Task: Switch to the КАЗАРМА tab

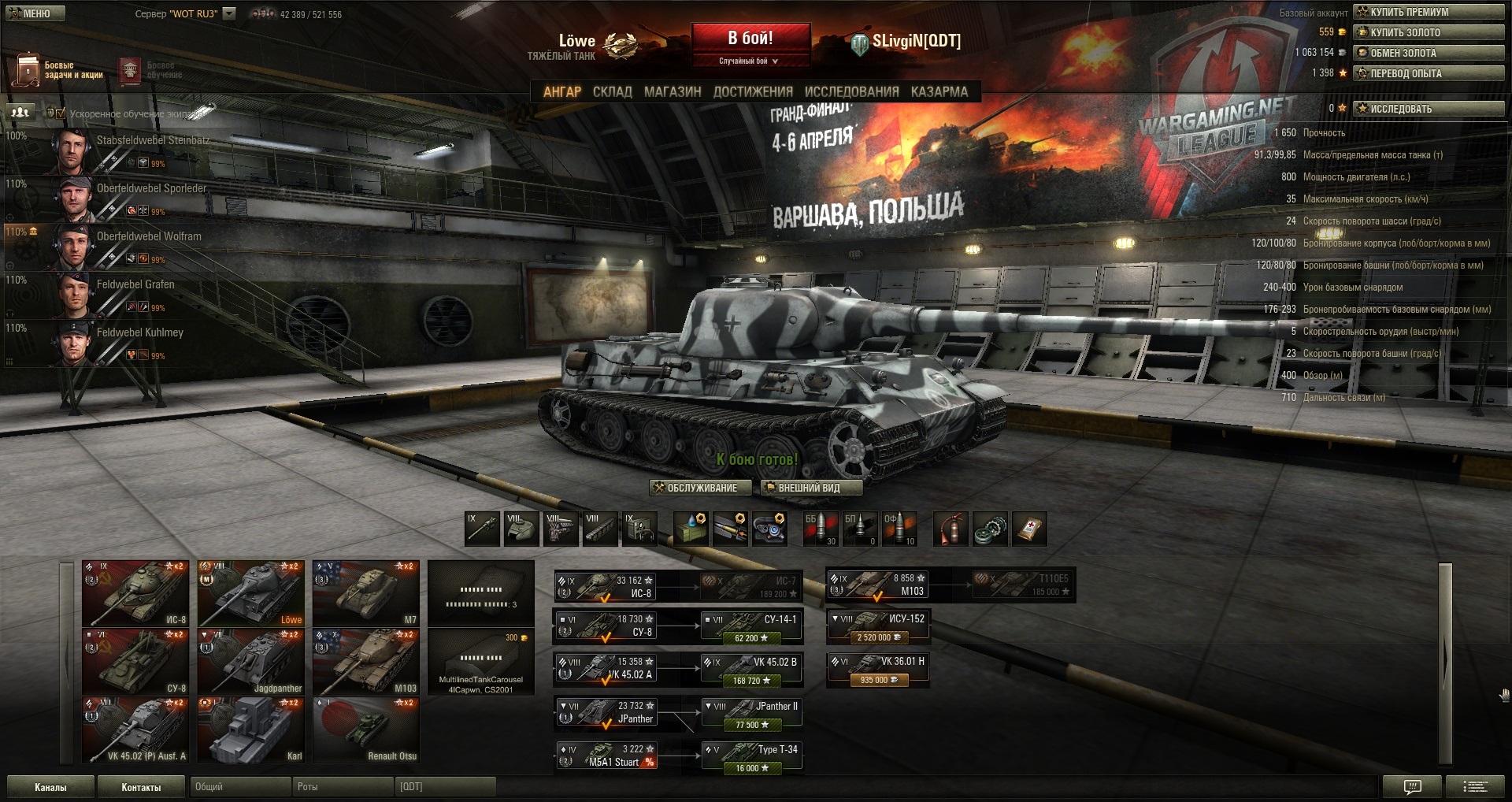Action: pos(939,91)
